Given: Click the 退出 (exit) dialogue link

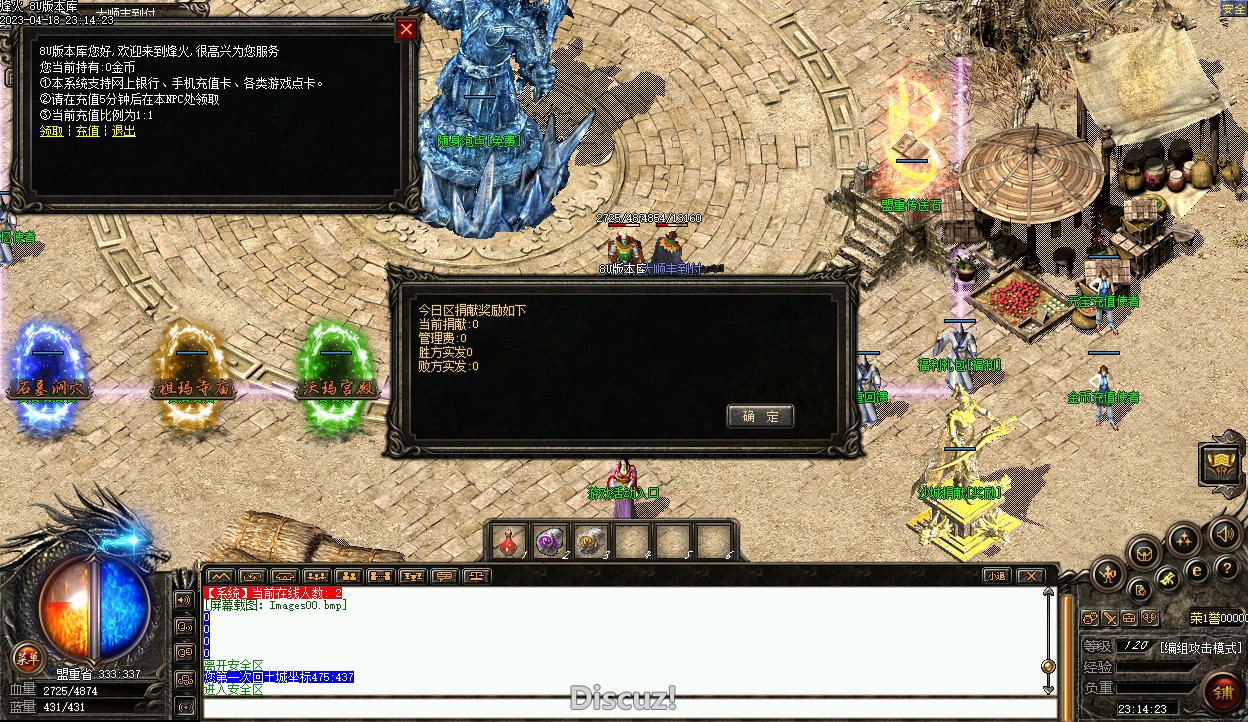Looking at the screenshot, I should pyautogui.click(x=123, y=131).
